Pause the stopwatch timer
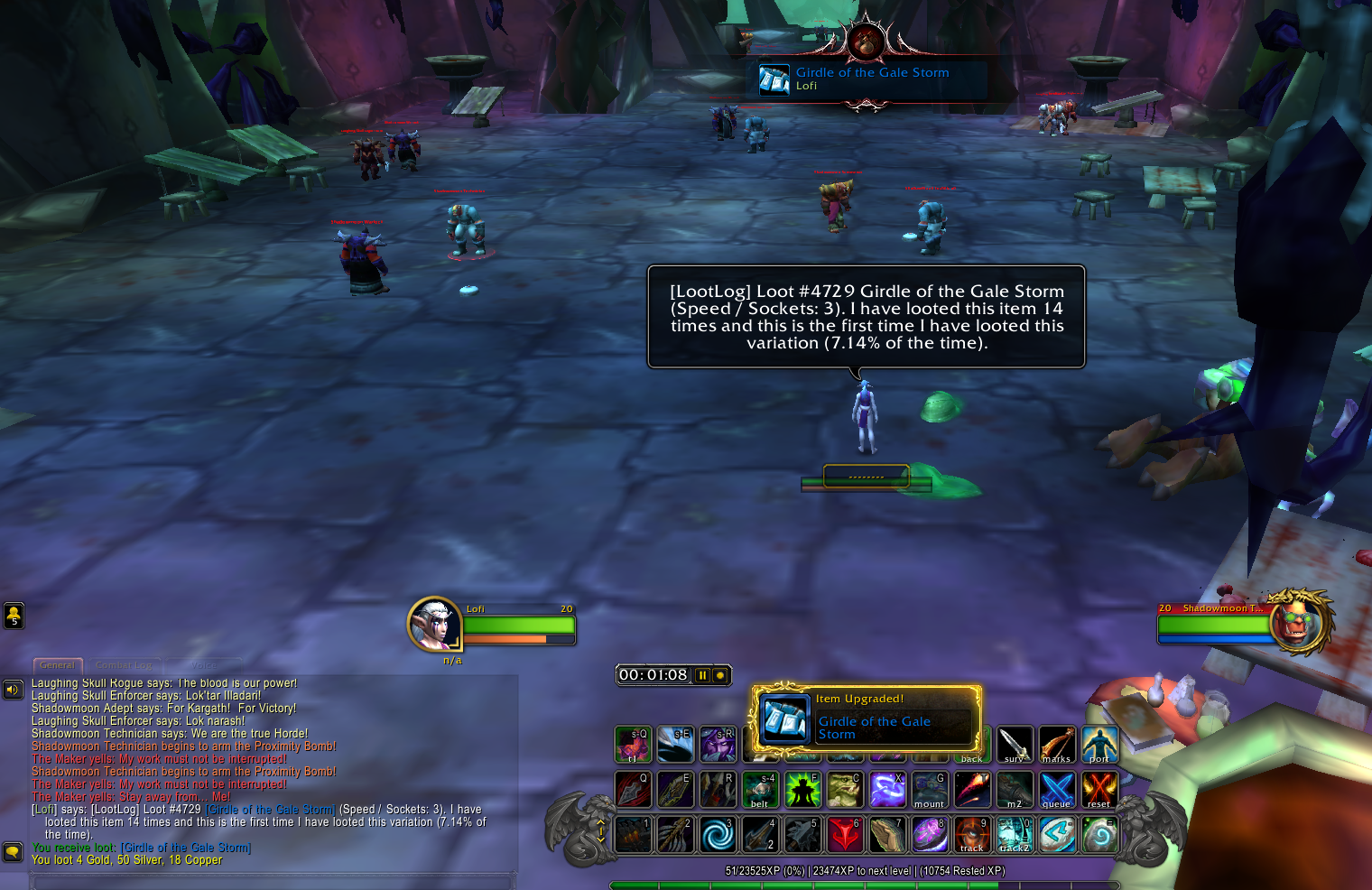Screen dimensions: 1372x890 coord(702,675)
